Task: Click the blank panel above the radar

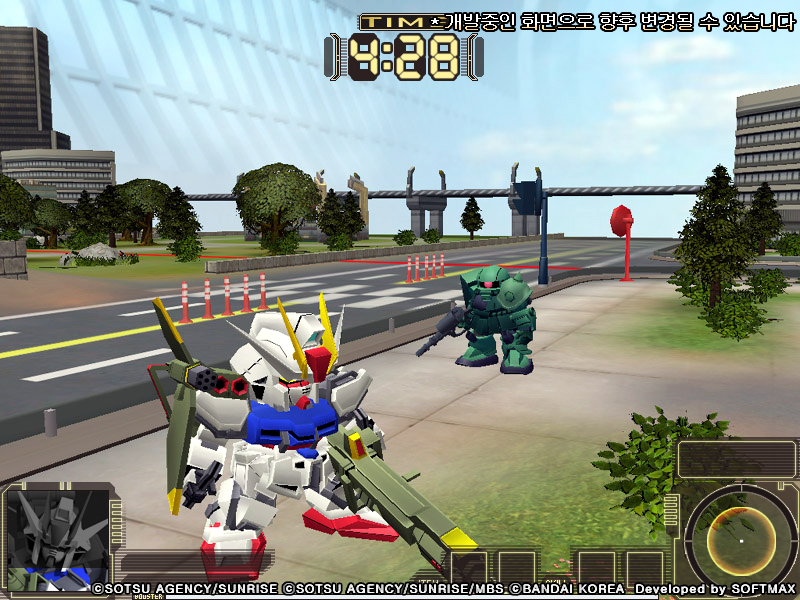Action: 736,459
